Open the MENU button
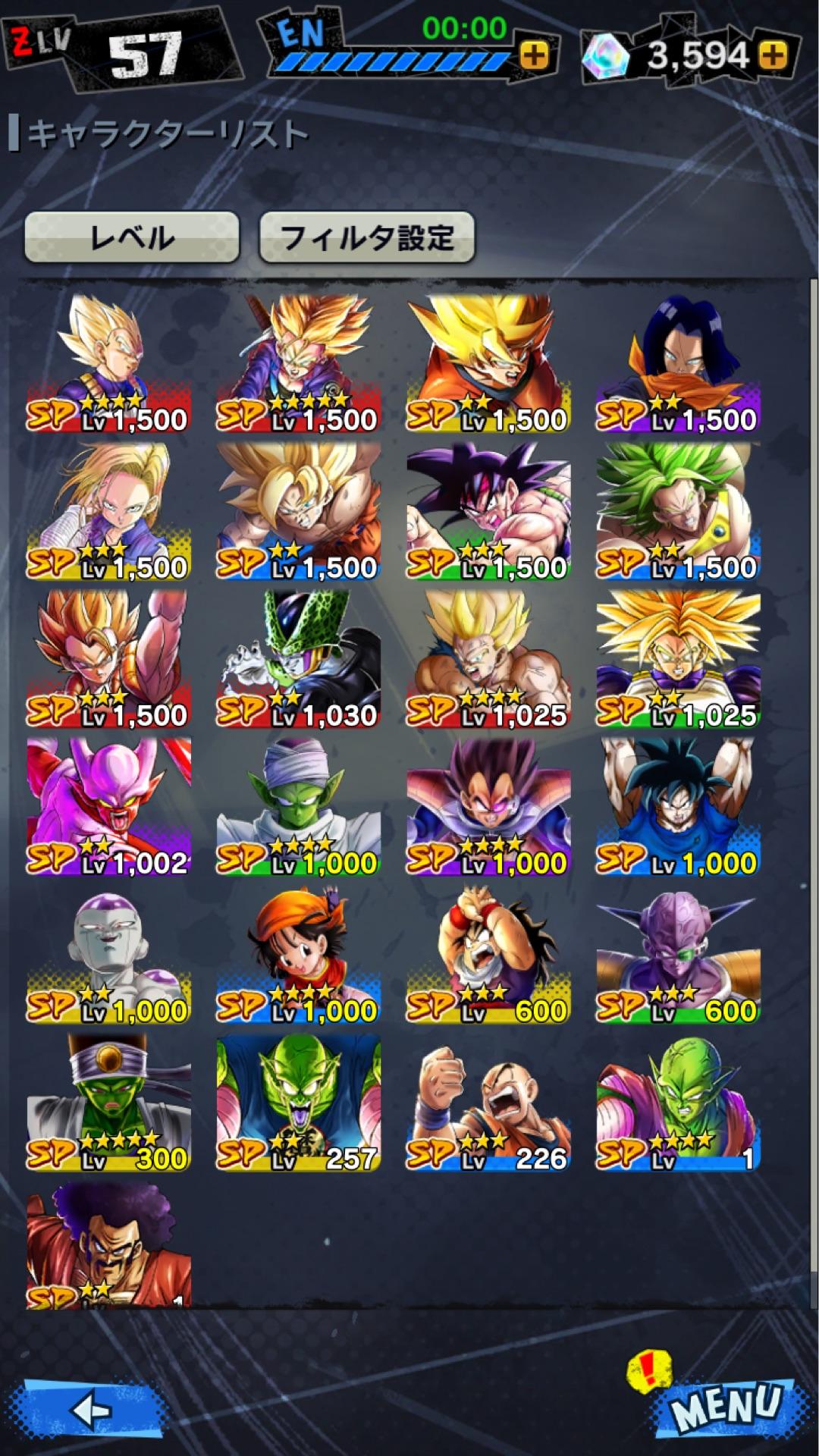This screenshot has height=1456, width=819. pyautogui.click(x=726, y=1407)
